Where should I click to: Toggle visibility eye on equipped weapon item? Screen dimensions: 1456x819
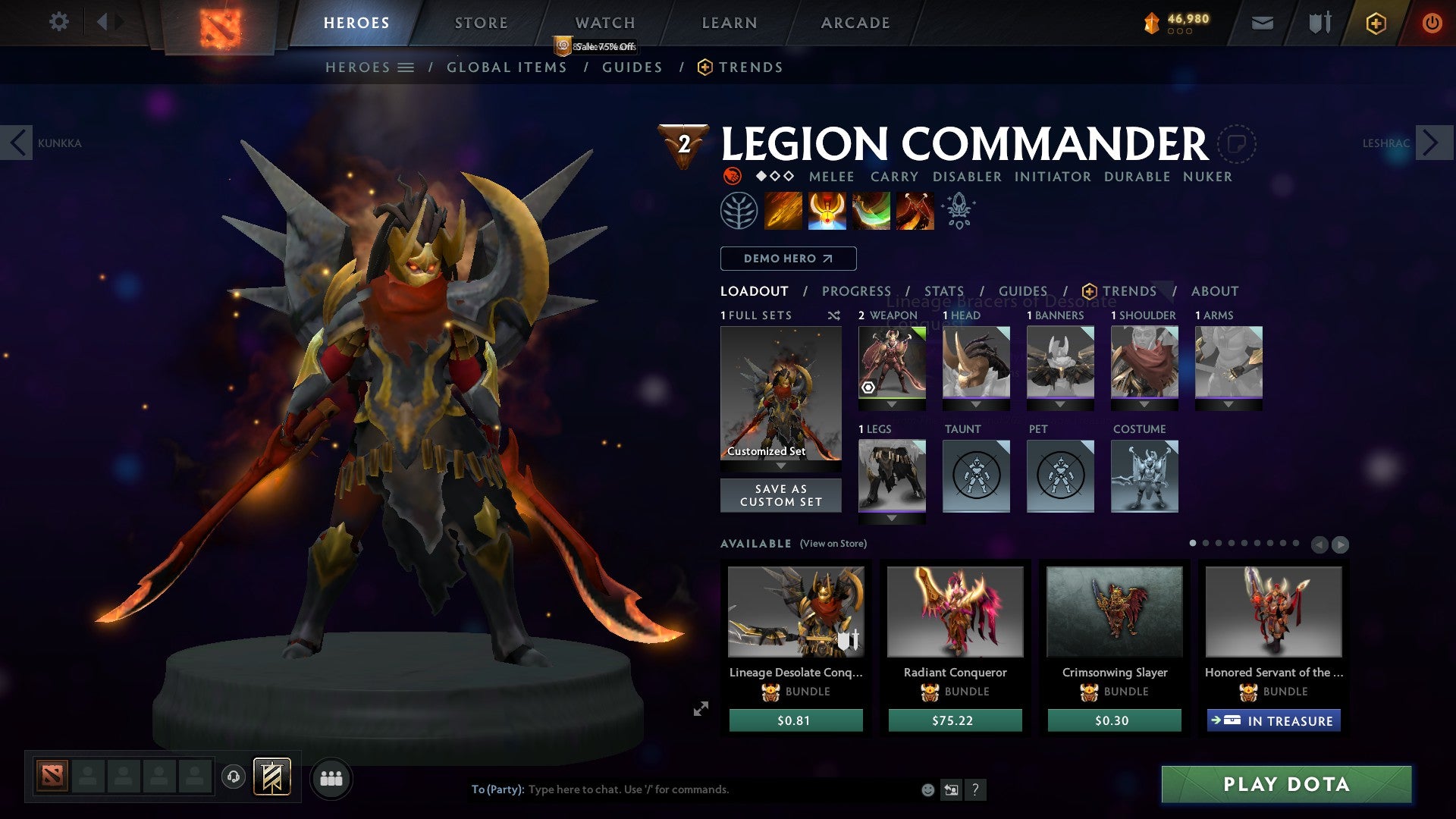pos(867,389)
